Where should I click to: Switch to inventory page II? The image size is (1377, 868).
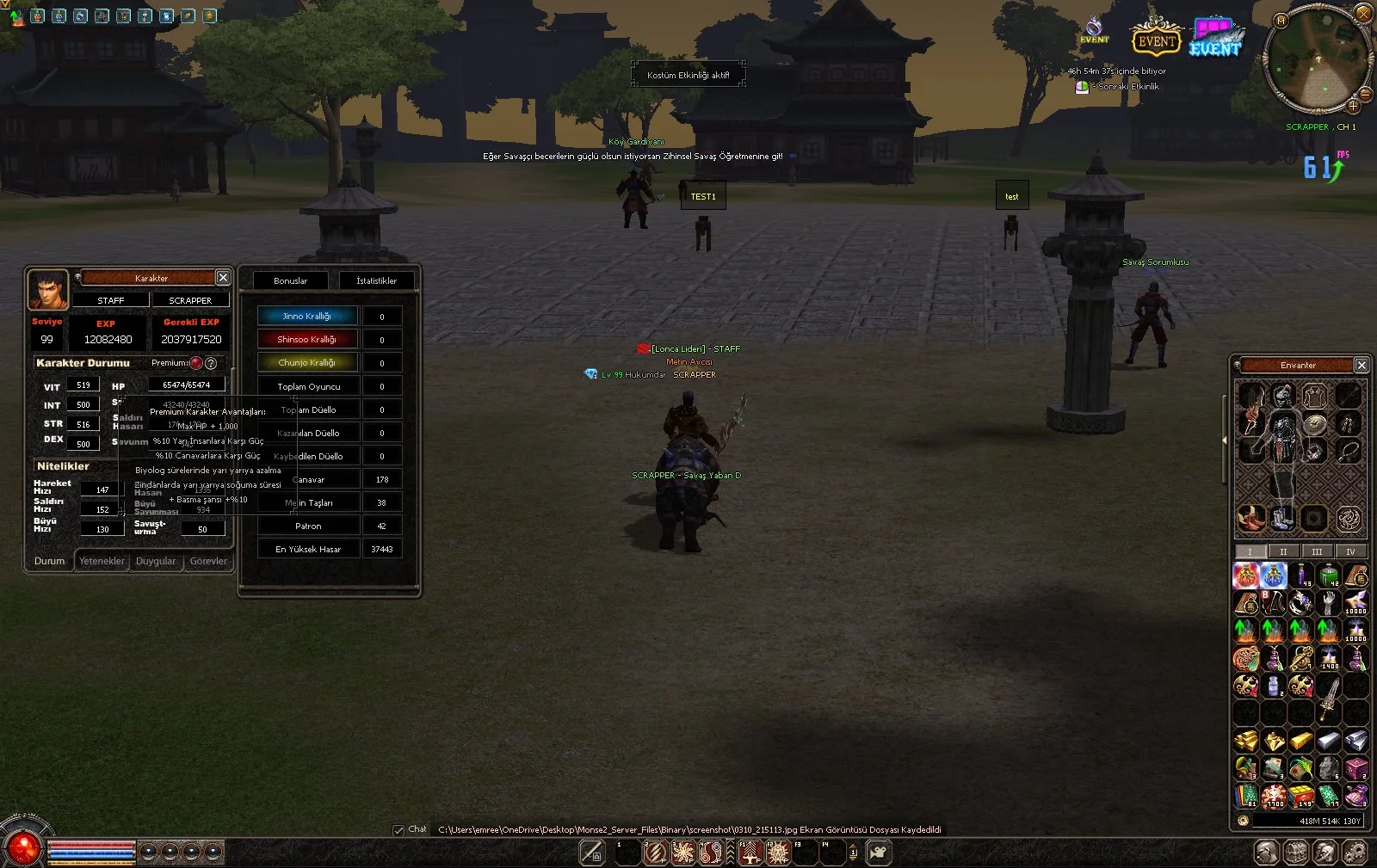point(1283,551)
